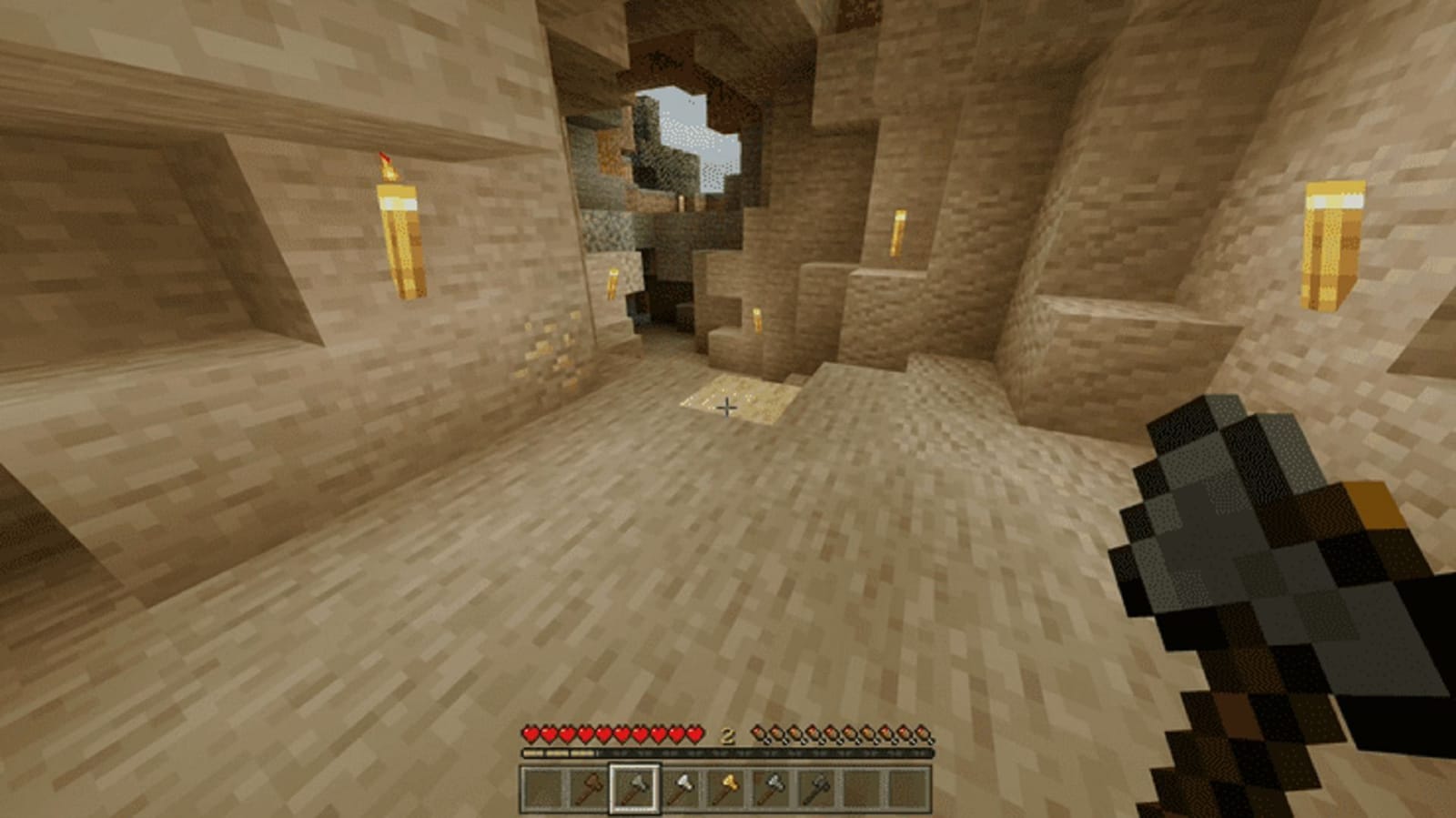The height and width of the screenshot is (818, 1456).
Task: Select the wooden axe in the hotbar
Action: pyautogui.click(x=589, y=789)
